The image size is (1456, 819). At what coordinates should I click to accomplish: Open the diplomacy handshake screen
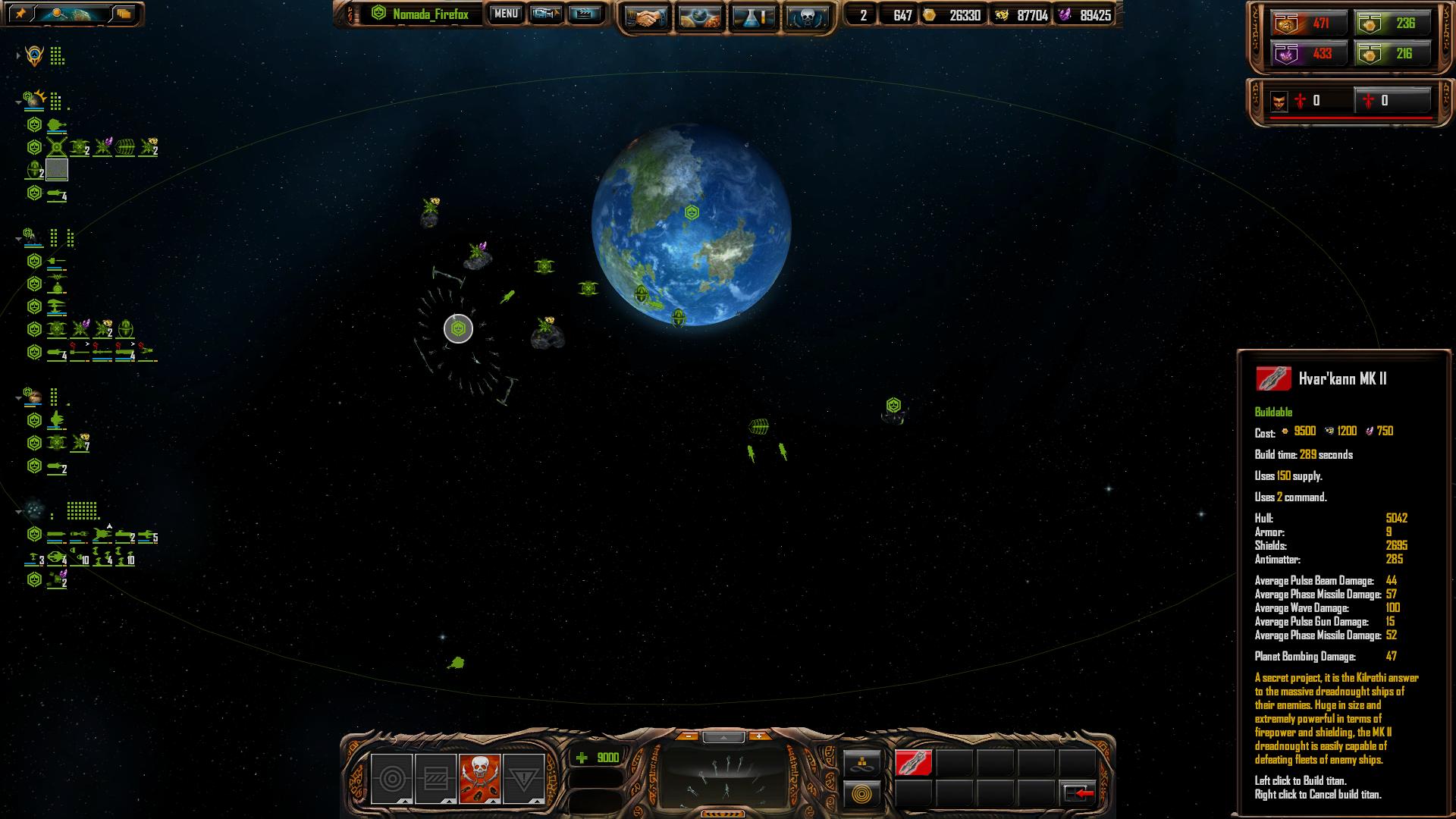click(647, 17)
